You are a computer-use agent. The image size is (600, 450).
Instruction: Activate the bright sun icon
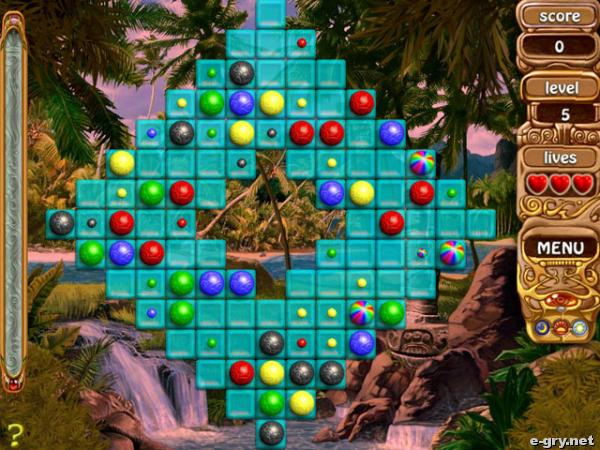(579, 327)
